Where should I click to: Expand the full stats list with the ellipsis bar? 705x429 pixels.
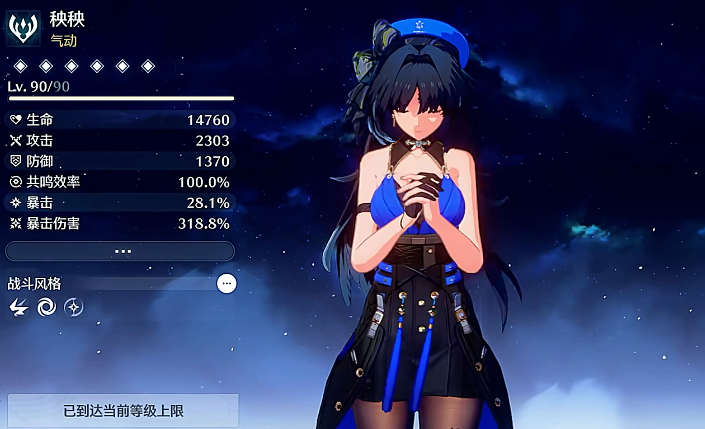coord(120,251)
